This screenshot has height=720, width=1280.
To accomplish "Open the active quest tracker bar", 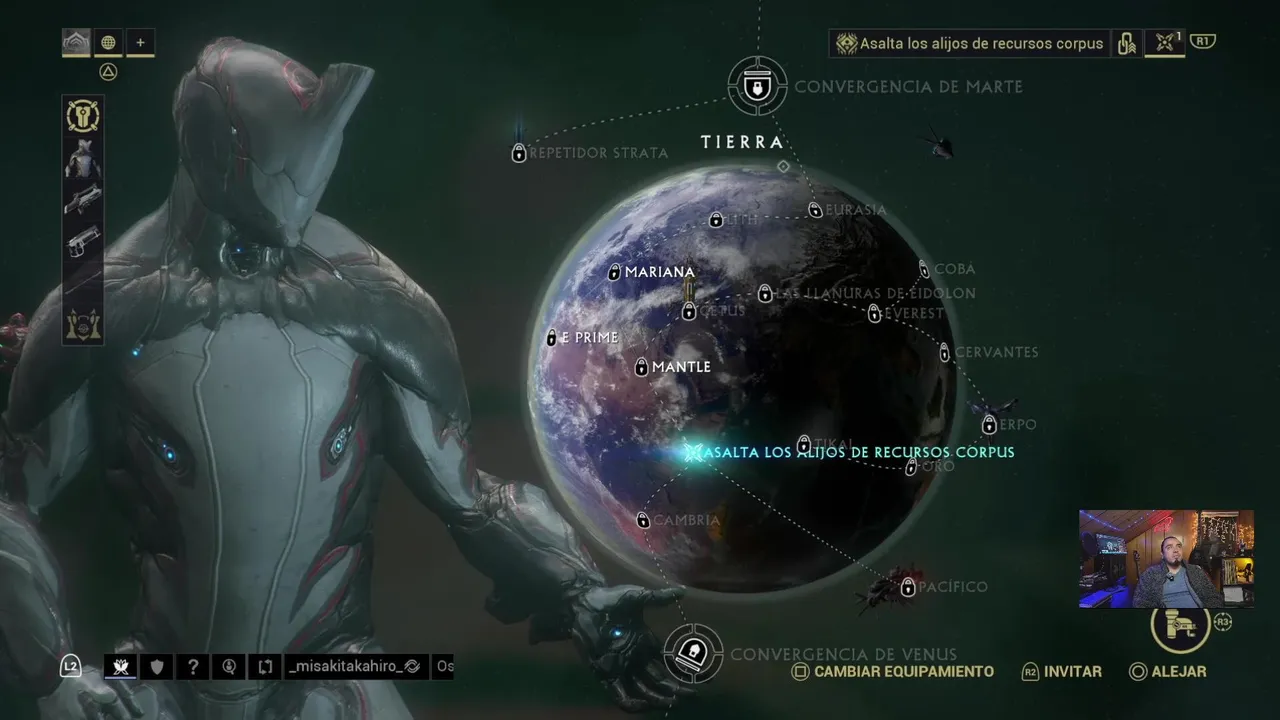I will tap(970, 44).
